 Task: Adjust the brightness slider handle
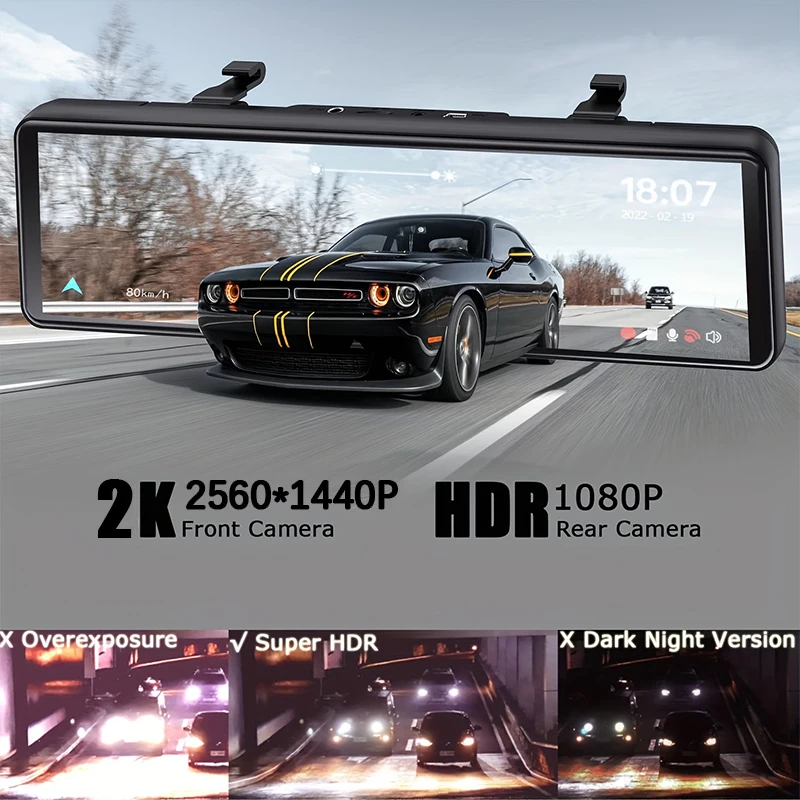click(435, 174)
